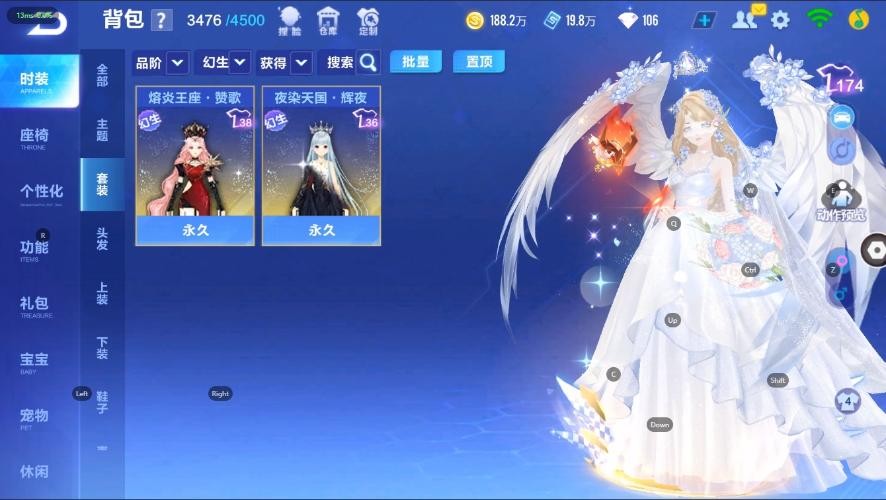Switch to the 座椅 Throne category
Screen dimensions: 886x500
pyautogui.click(x=34, y=138)
